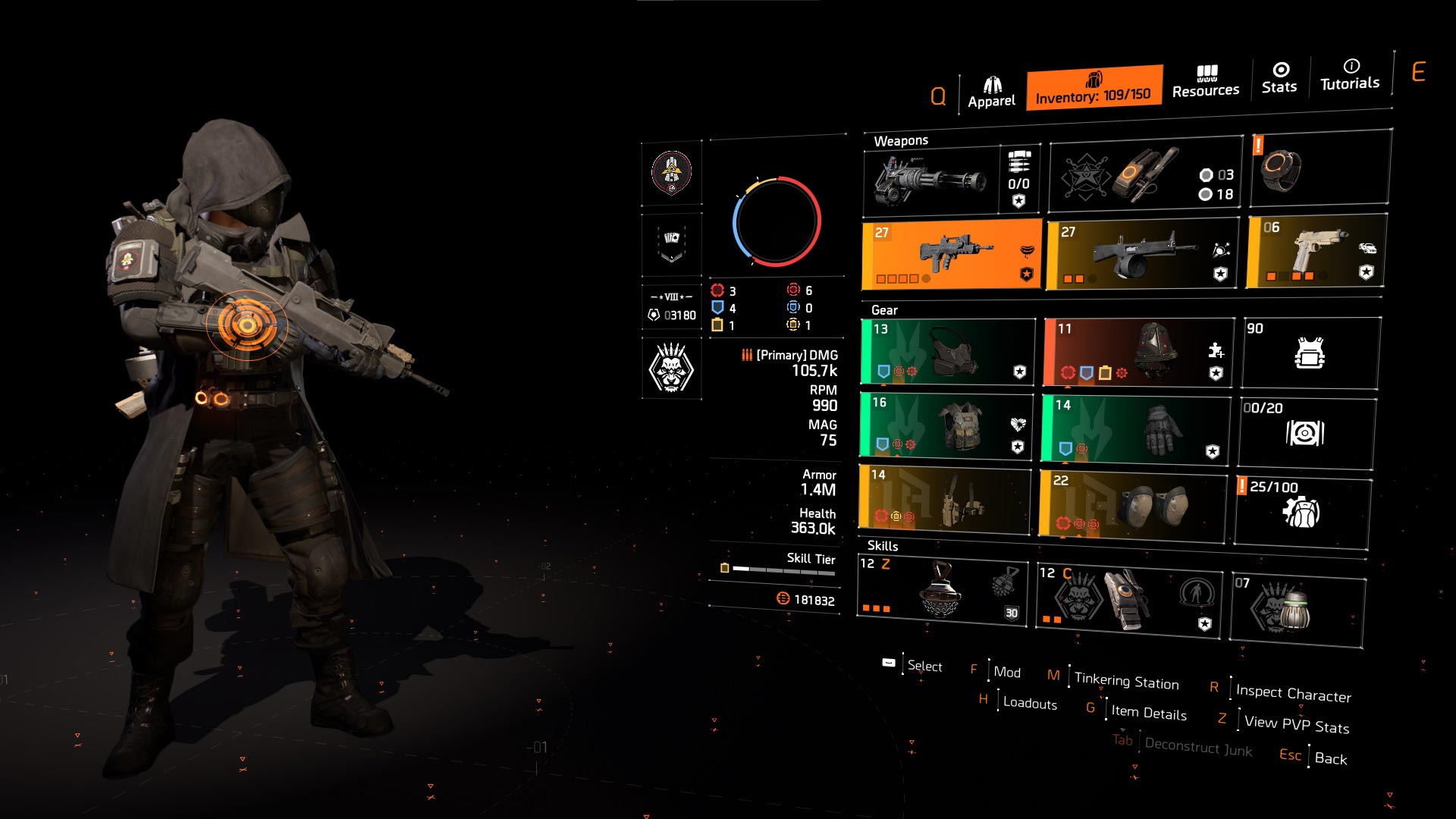Pick the sidearm pistol slot
The width and height of the screenshot is (1456, 819).
(1316, 252)
